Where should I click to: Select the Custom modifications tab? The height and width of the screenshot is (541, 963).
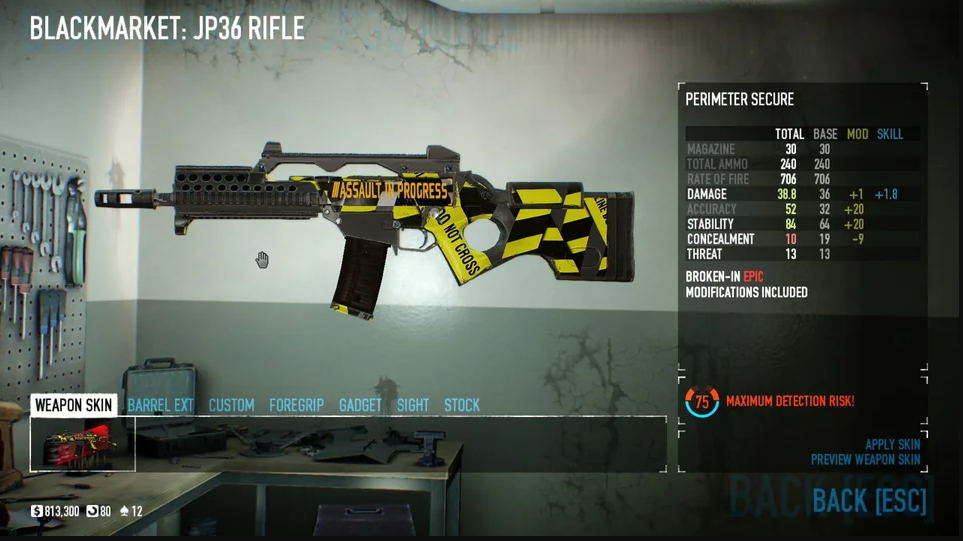[x=231, y=405]
